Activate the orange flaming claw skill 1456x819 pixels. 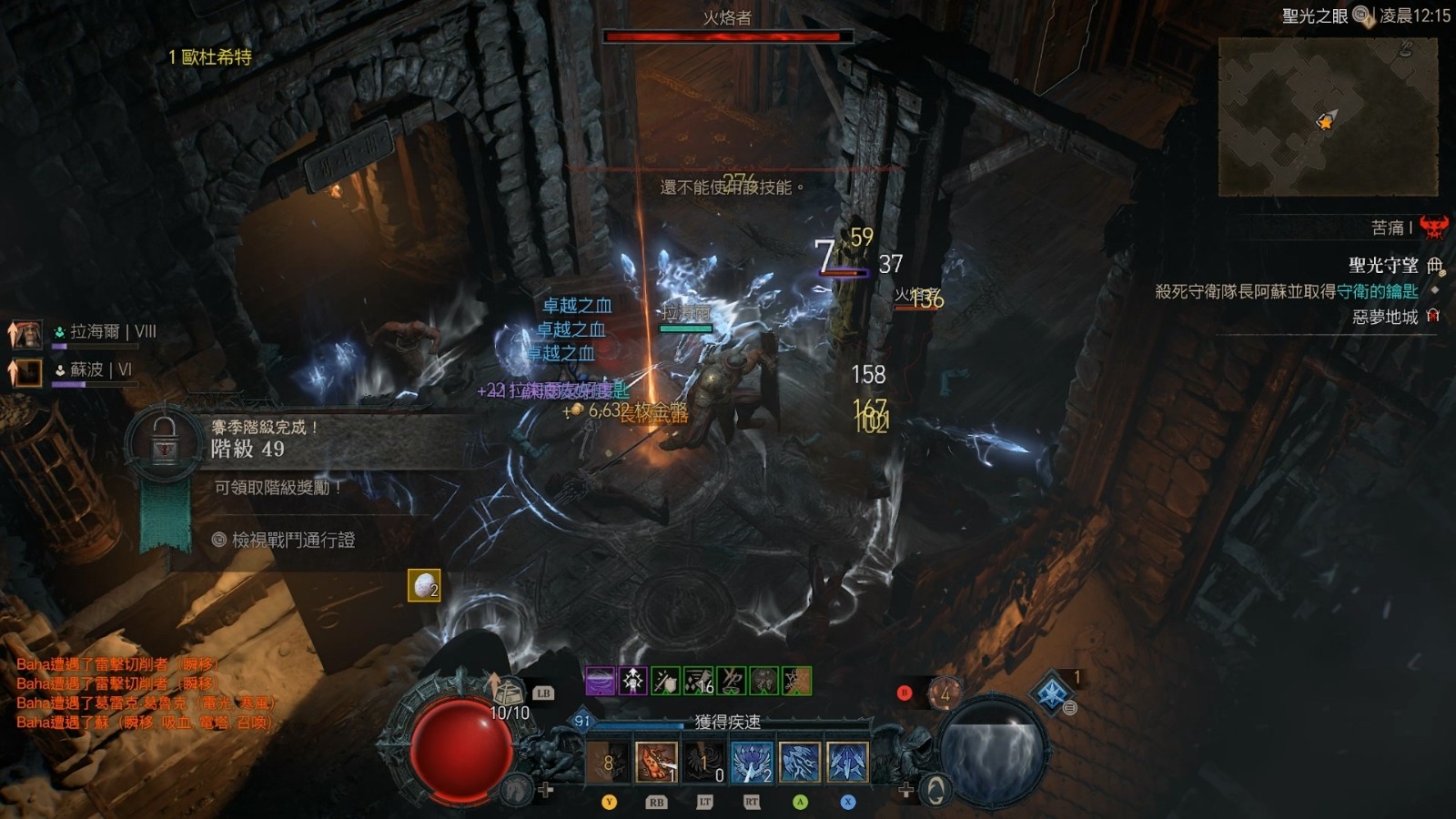(x=656, y=762)
